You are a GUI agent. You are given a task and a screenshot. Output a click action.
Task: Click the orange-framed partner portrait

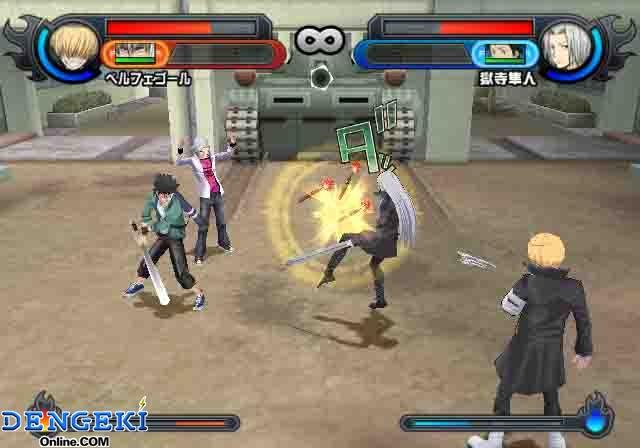tap(130, 53)
